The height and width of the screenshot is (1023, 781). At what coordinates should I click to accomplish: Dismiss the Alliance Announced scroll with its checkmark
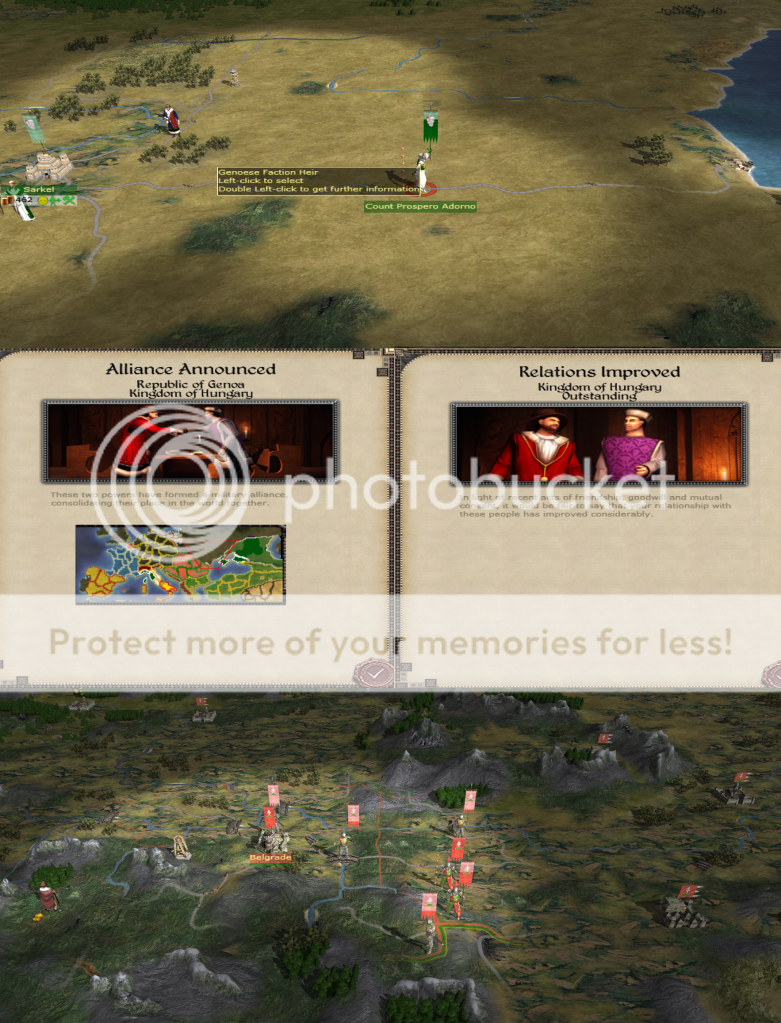pyautogui.click(x=372, y=673)
